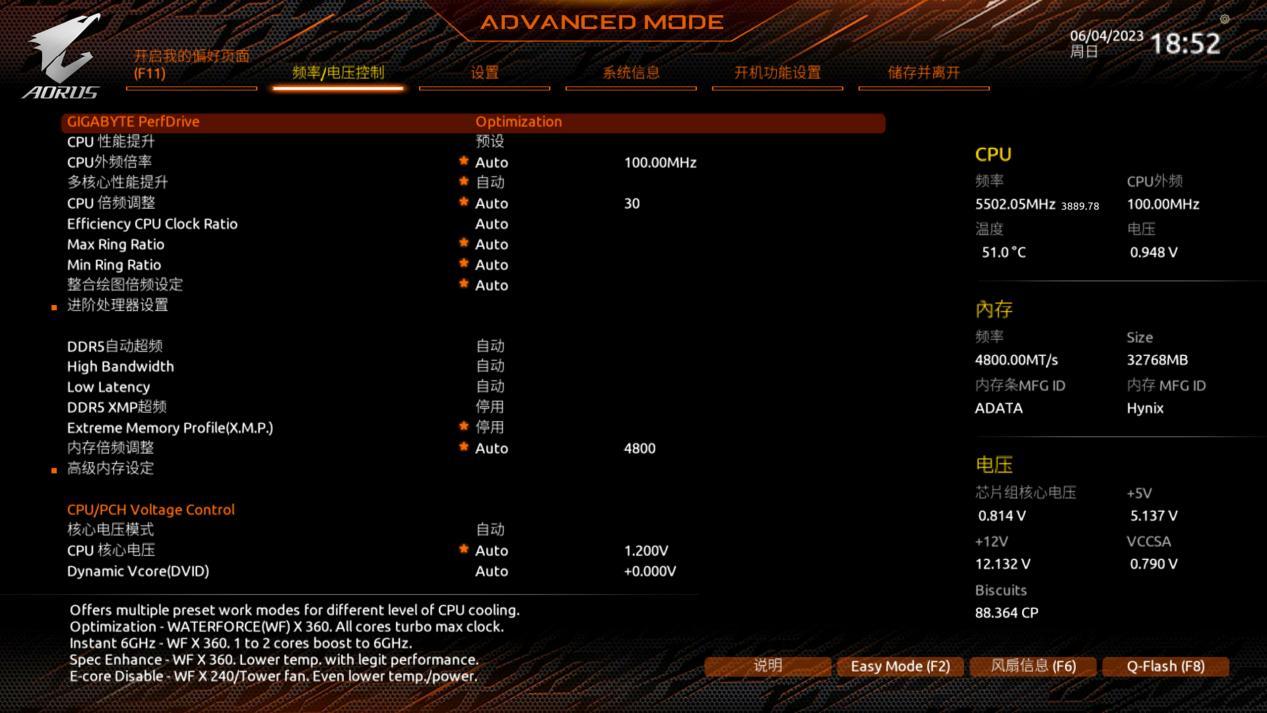Switch to the 开机功能设置 tab
Screen dimensions: 1267x713
coord(777,72)
